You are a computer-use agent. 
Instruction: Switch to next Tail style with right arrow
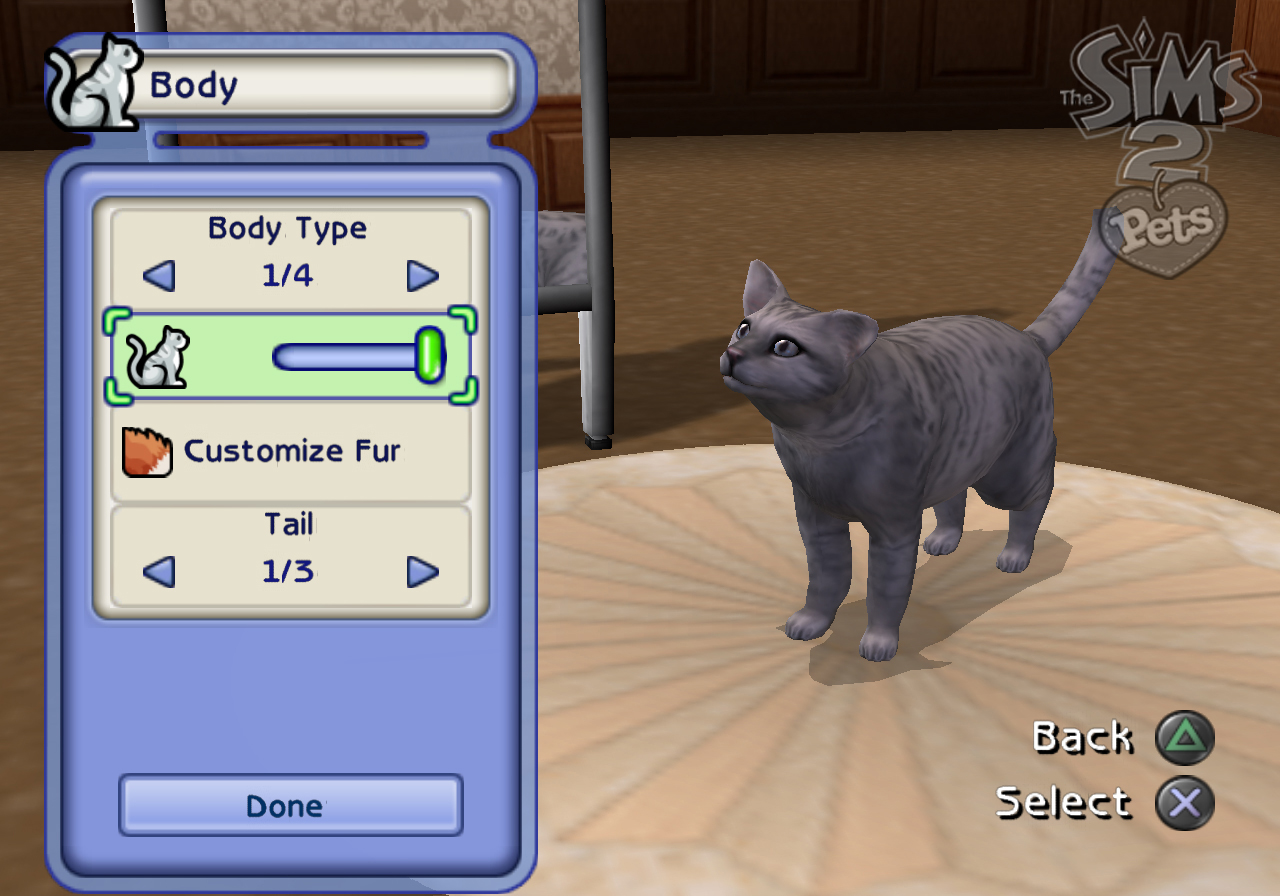[422, 572]
